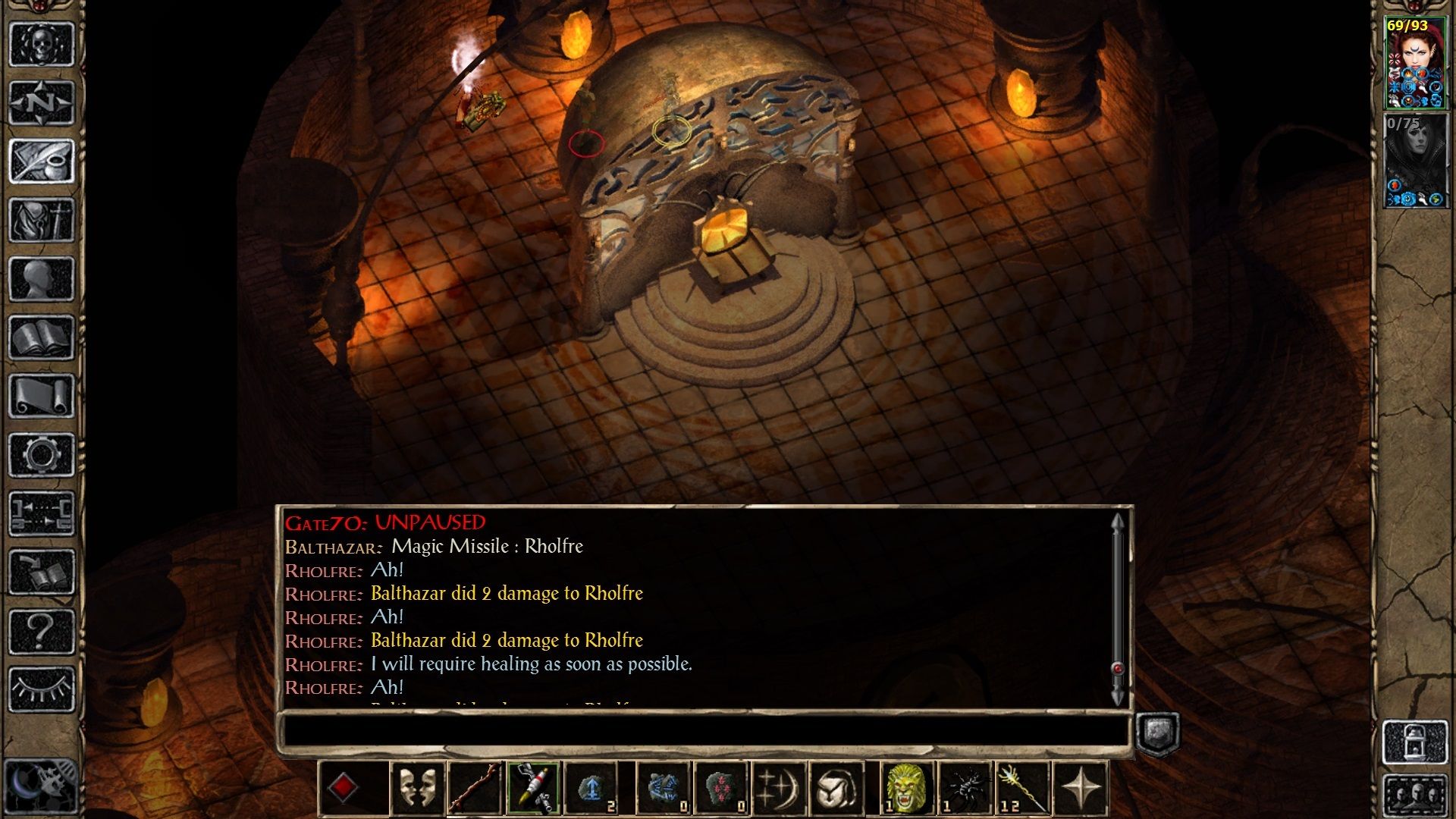This screenshot has width=1456, height=819.
Task: Select the red-haired character portrait
Action: click(1415, 64)
